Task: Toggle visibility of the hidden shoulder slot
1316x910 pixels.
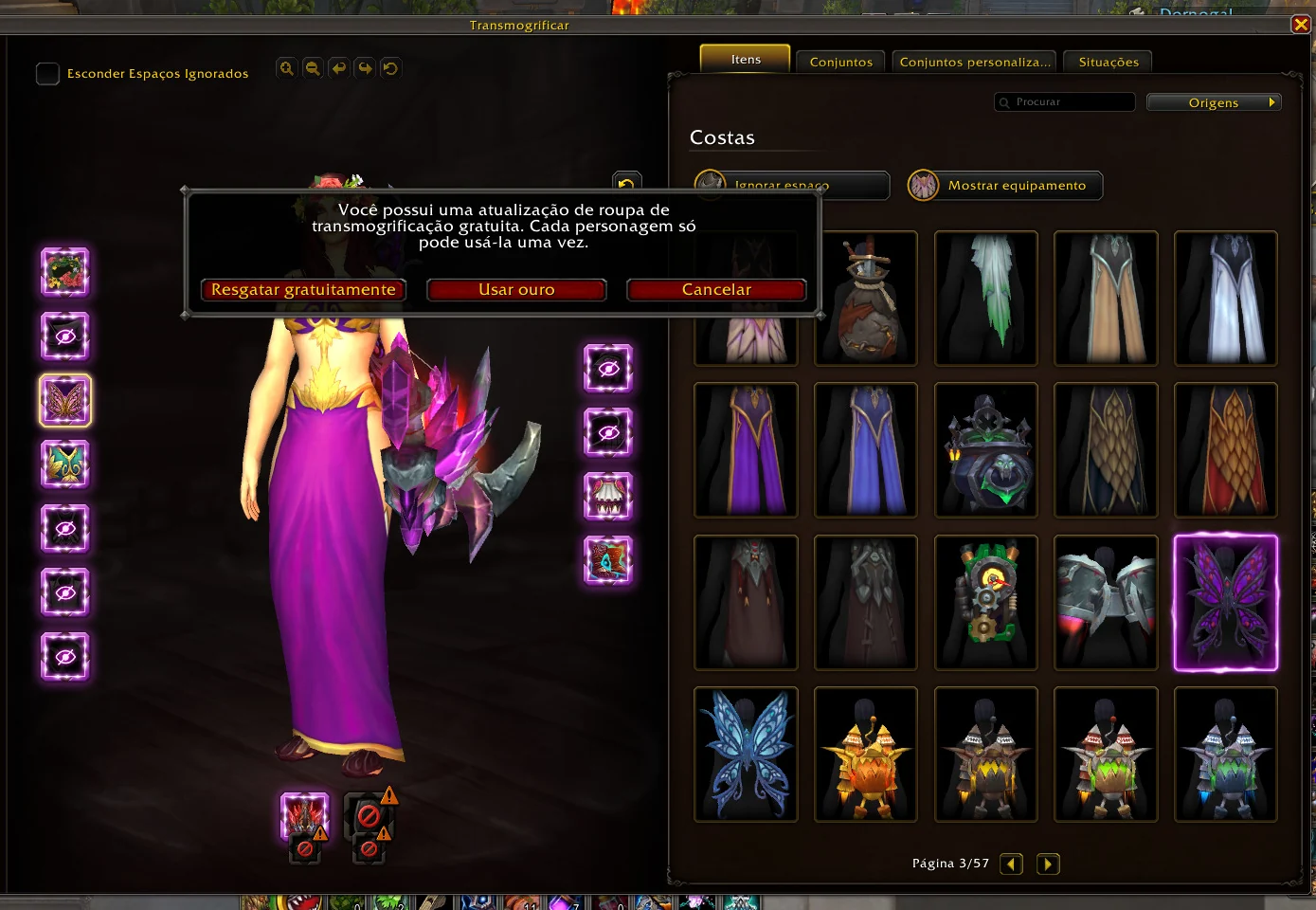Action: tap(64, 337)
